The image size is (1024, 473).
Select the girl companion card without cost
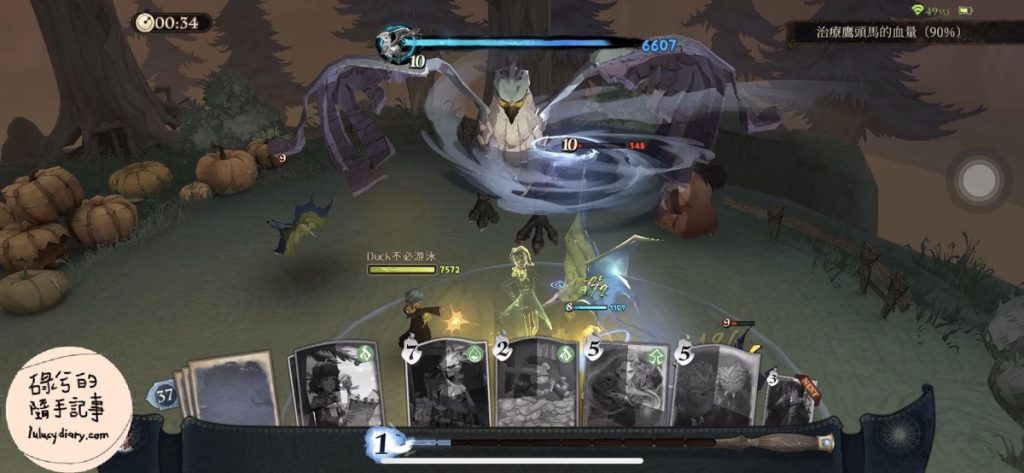point(332,386)
